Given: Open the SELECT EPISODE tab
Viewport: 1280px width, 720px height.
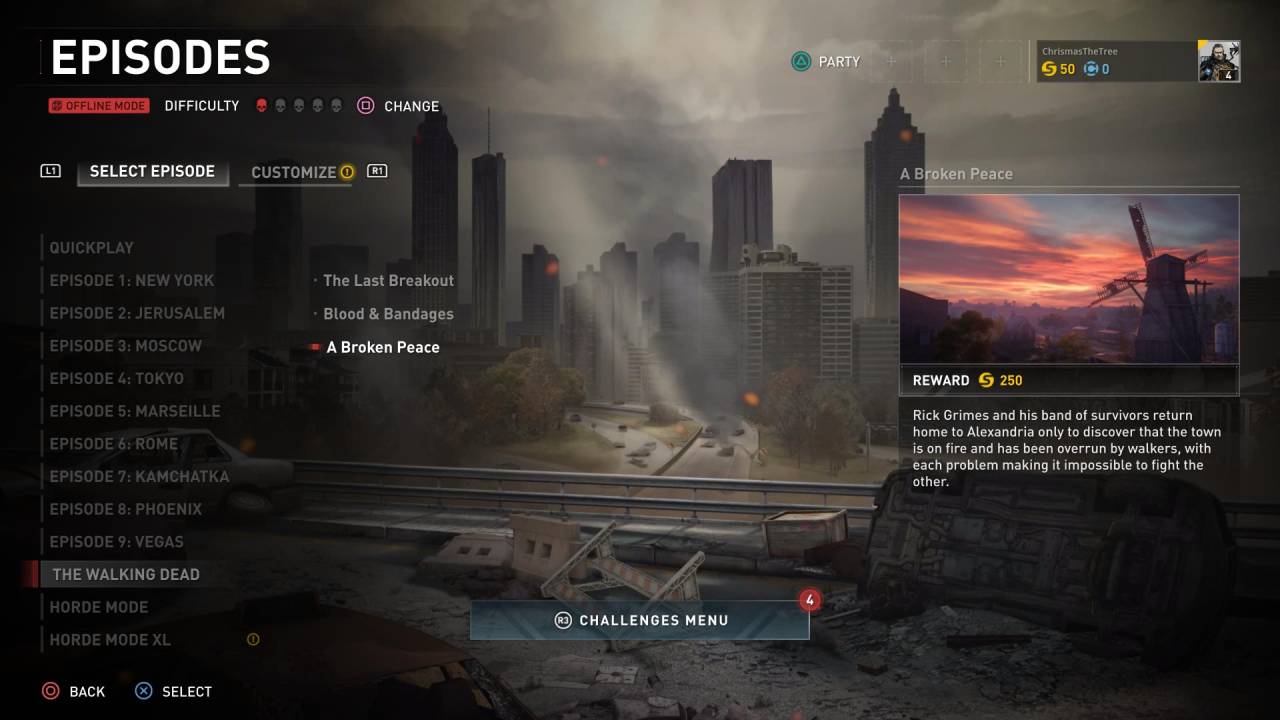Looking at the screenshot, I should click(x=152, y=171).
